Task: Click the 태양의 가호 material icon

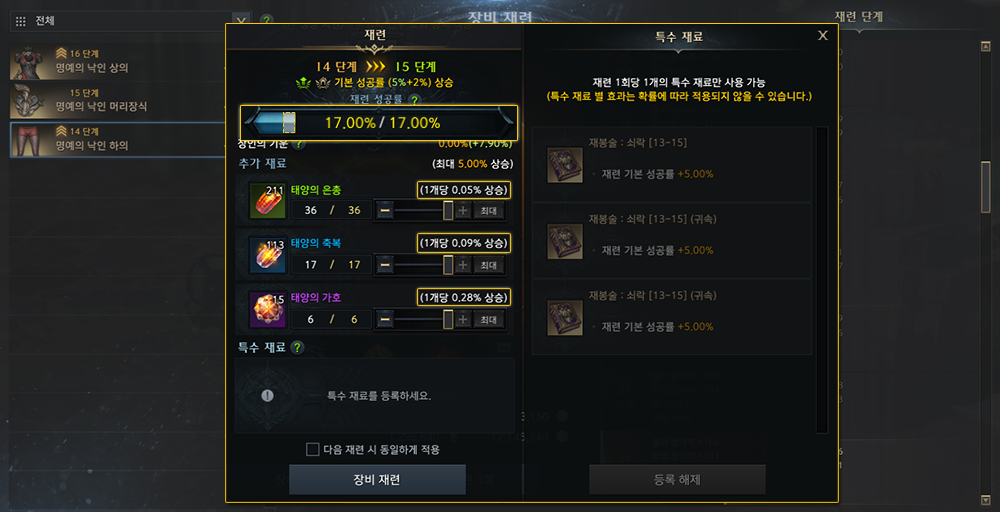Action: [x=267, y=309]
